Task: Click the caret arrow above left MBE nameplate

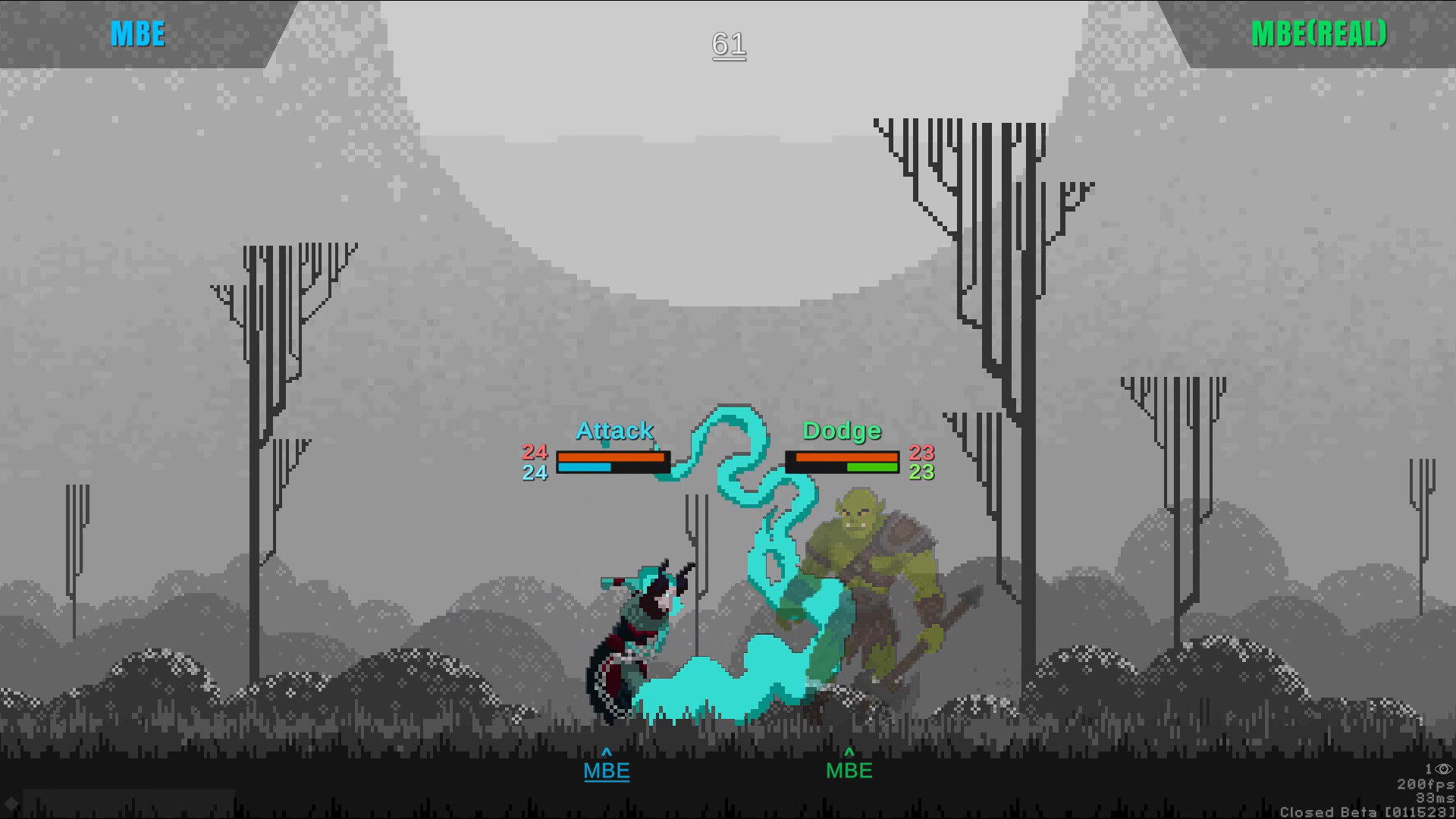Action: click(606, 753)
